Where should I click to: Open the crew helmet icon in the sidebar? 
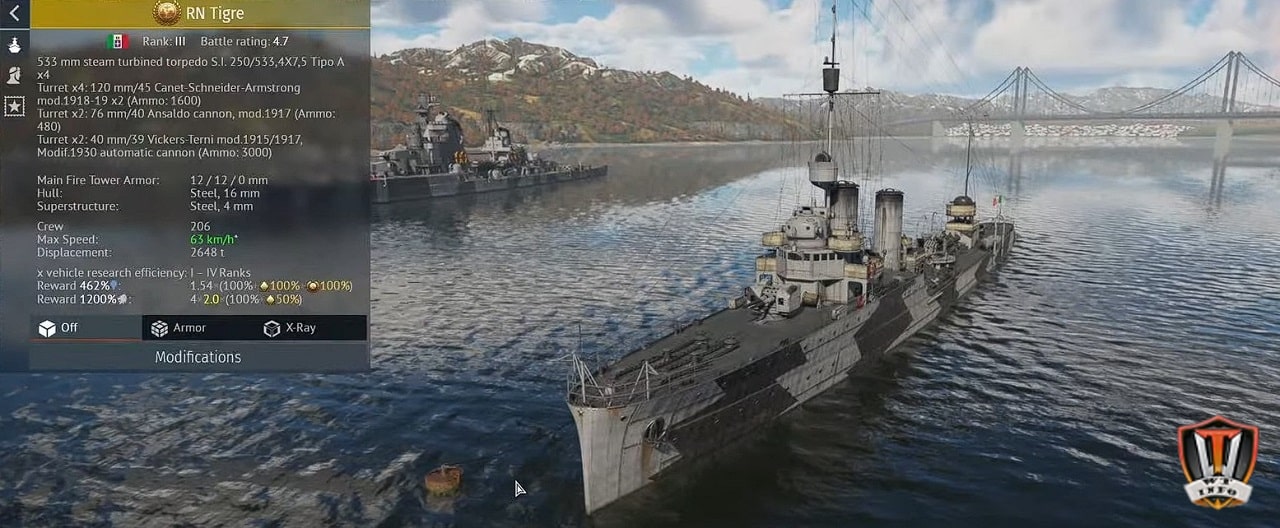coord(14,75)
